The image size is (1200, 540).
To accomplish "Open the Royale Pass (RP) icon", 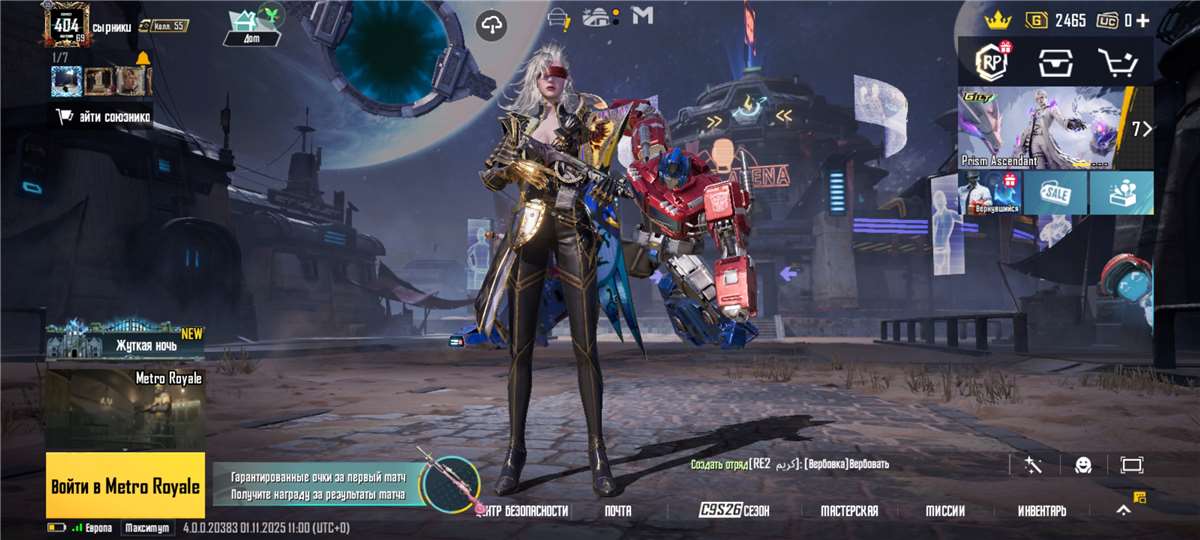I will 992,63.
